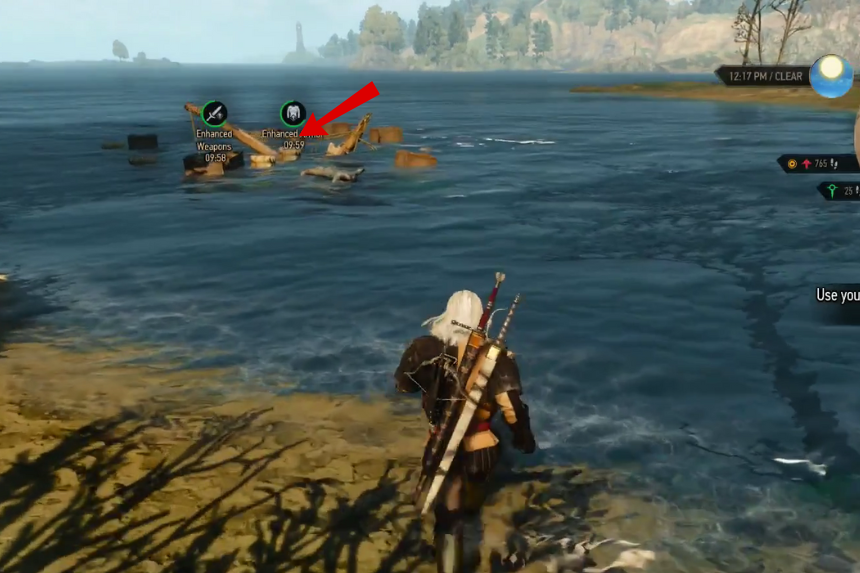The image size is (860, 573).
Task: Click the sun weather orb
Action: (x=831, y=76)
